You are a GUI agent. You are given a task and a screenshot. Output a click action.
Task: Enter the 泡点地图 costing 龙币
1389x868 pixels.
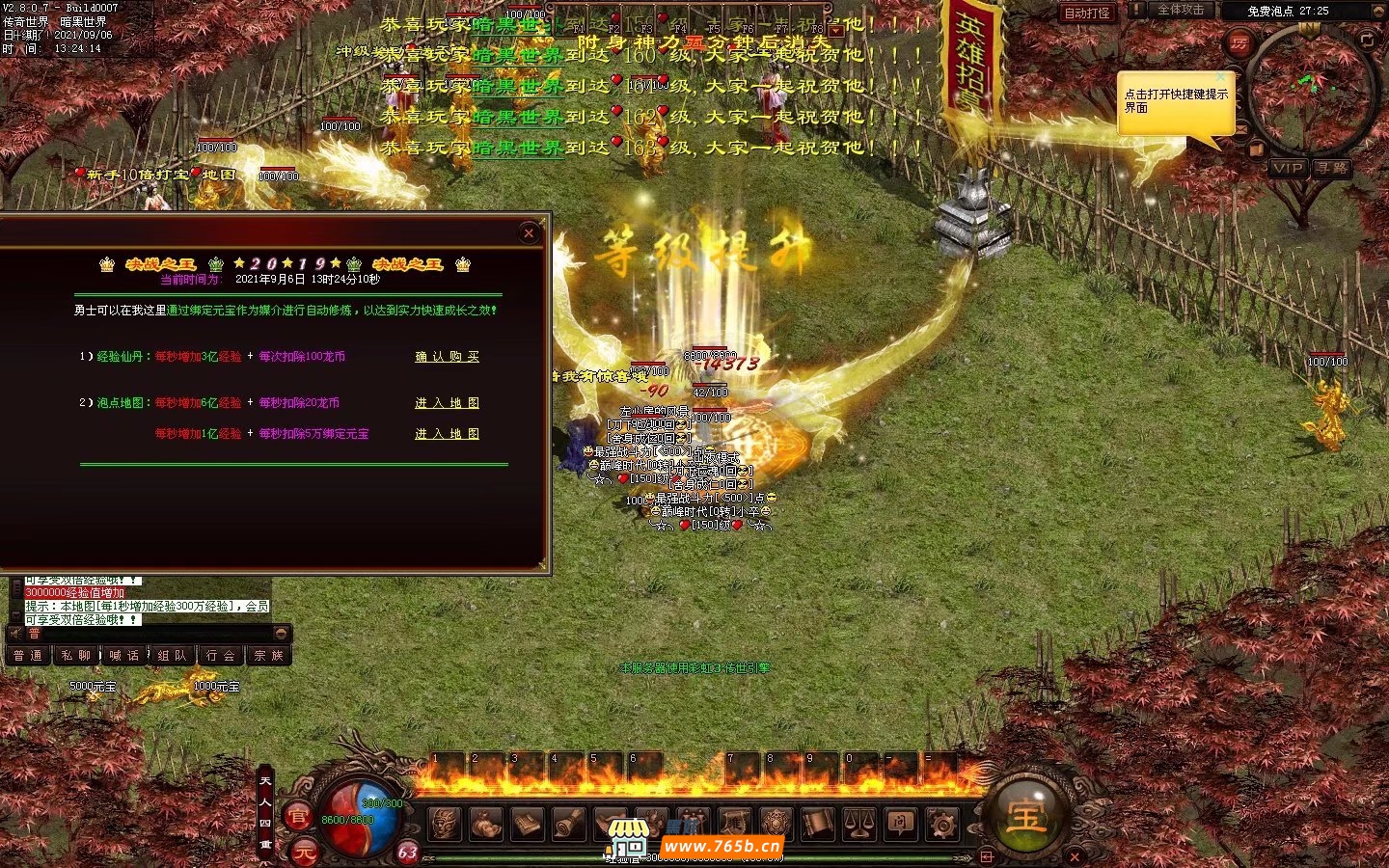click(x=447, y=403)
